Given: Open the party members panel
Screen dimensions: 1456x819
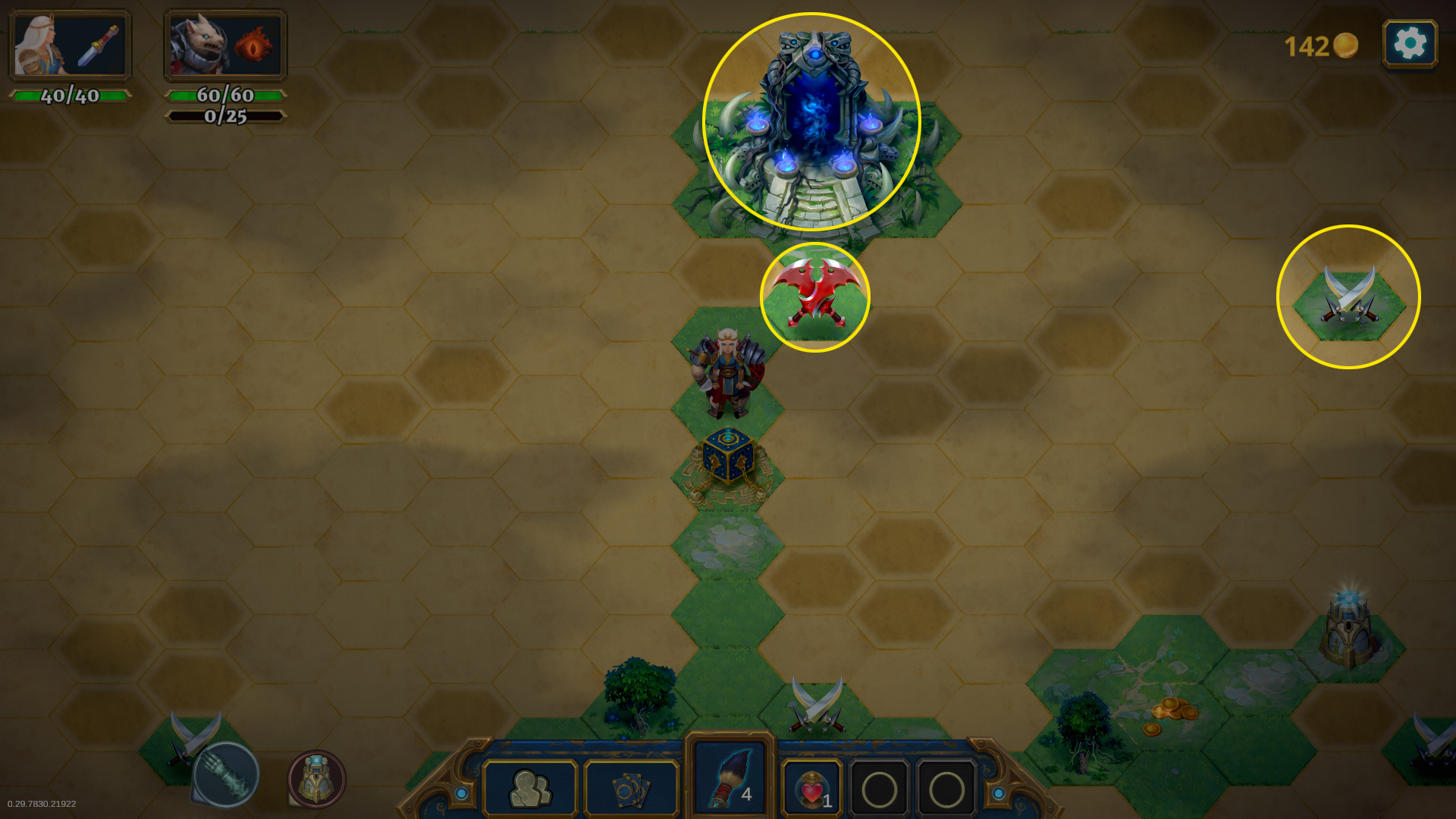Looking at the screenshot, I should pyautogui.click(x=530, y=789).
